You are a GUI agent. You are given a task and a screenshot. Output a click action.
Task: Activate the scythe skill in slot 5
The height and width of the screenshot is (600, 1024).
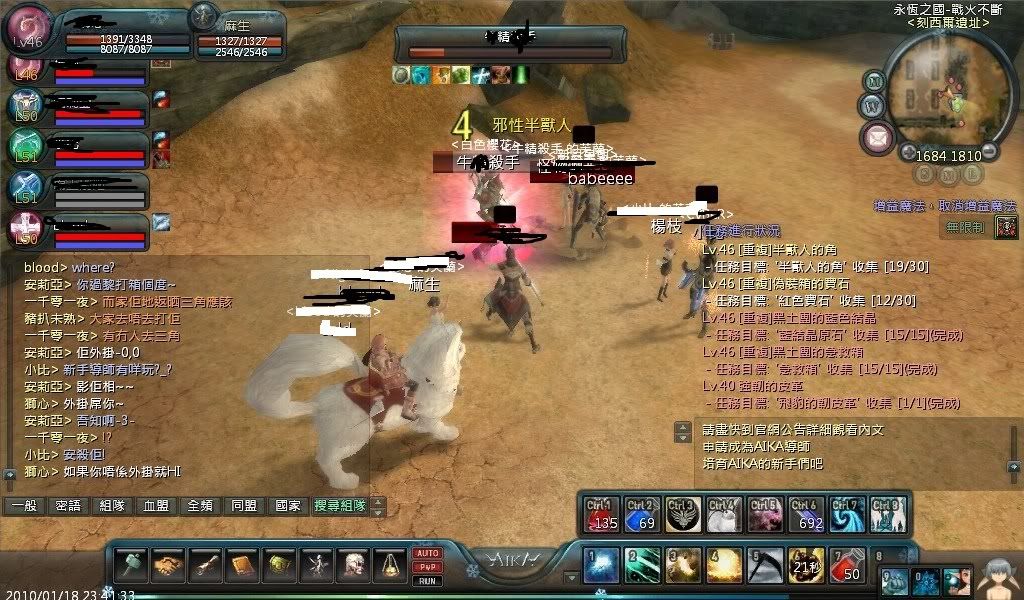point(766,566)
